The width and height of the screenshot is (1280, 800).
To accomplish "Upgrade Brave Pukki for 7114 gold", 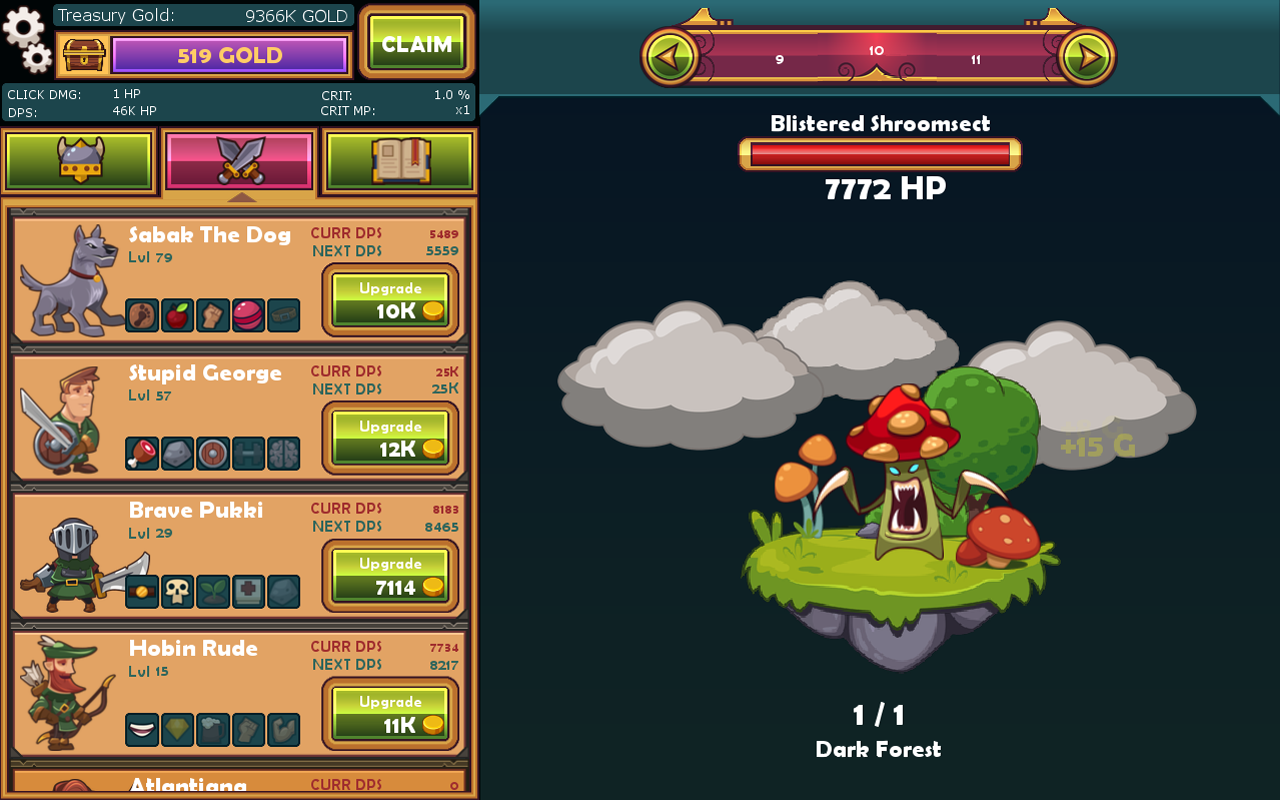I will (390, 576).
